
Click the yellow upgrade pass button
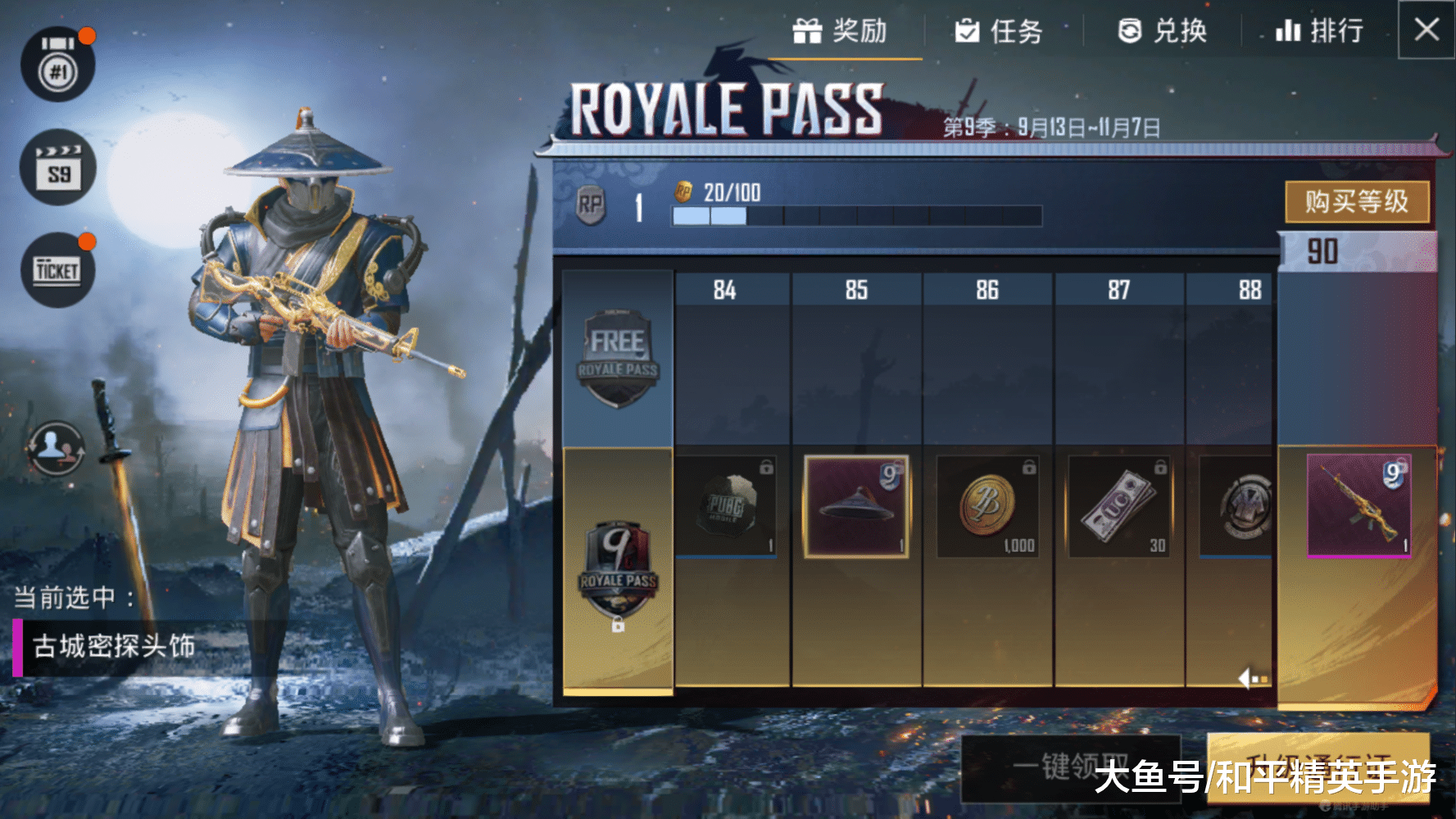point(1318,767)
